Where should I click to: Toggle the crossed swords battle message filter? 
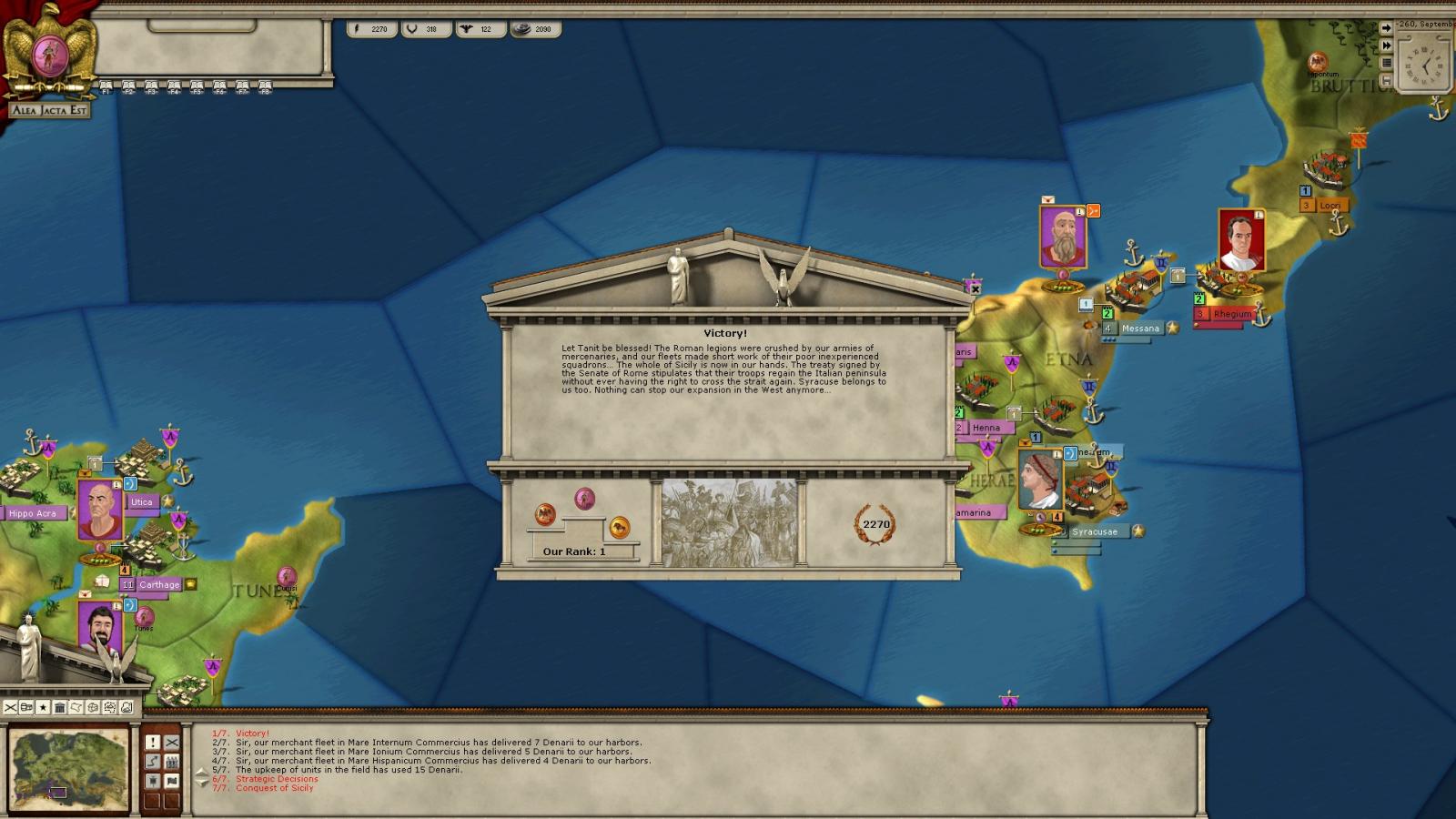[x=172, y=743]
